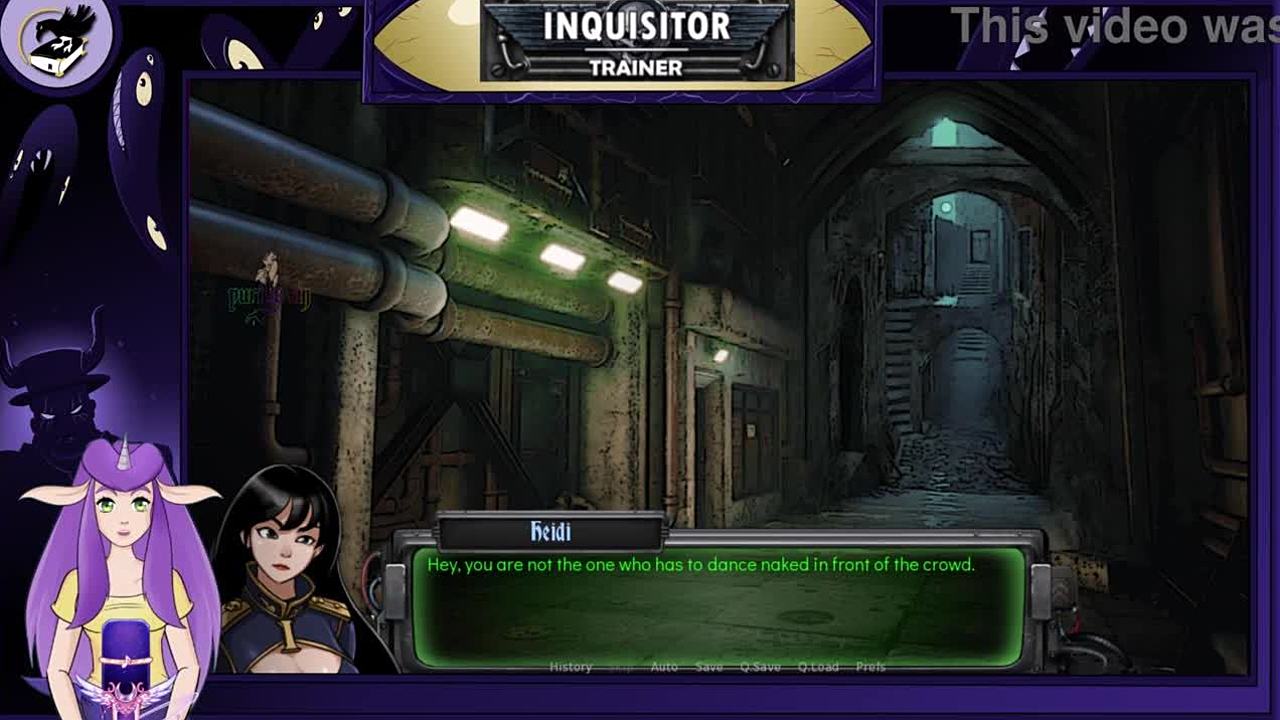Viewport: 1280px width, 720px height.
Task: Open the Save menu
Action: coord(709,667)
